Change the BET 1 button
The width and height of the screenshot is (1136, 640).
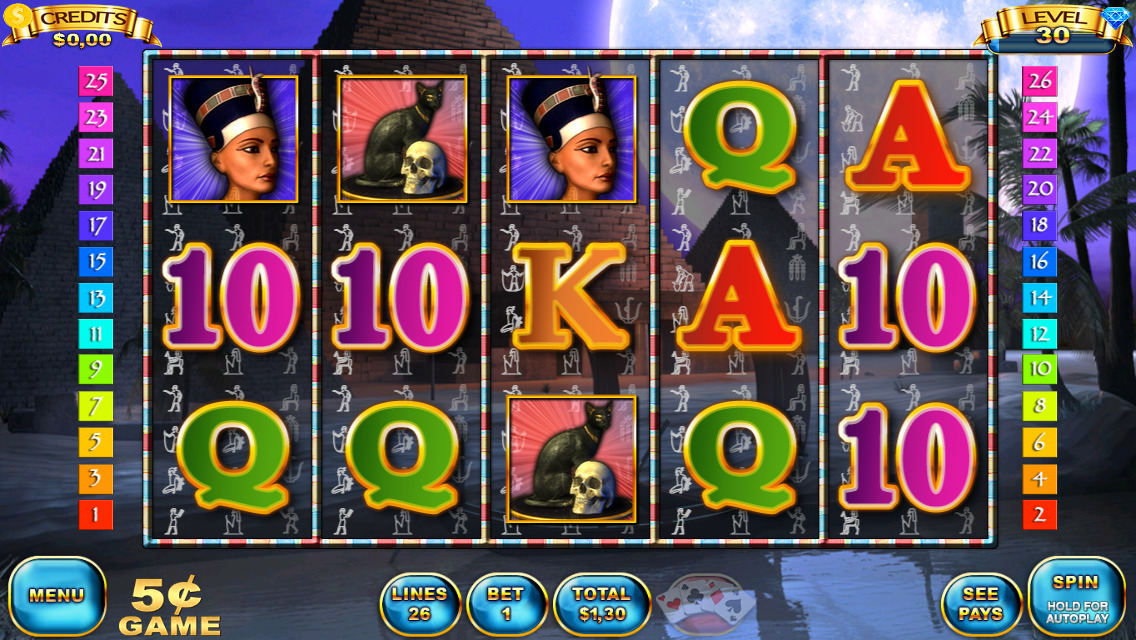506,604
